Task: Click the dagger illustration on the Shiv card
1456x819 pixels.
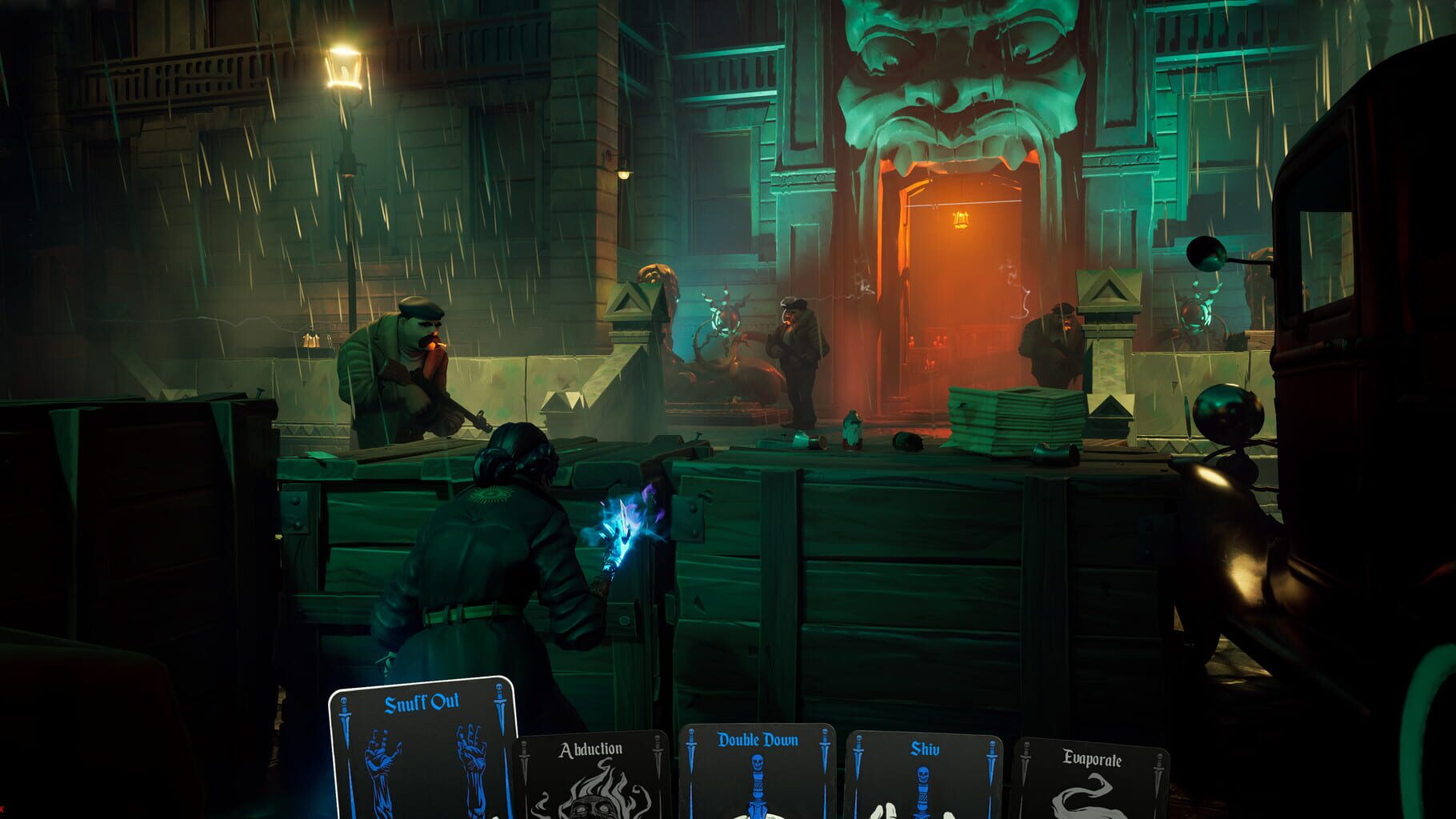Action: 924,792
